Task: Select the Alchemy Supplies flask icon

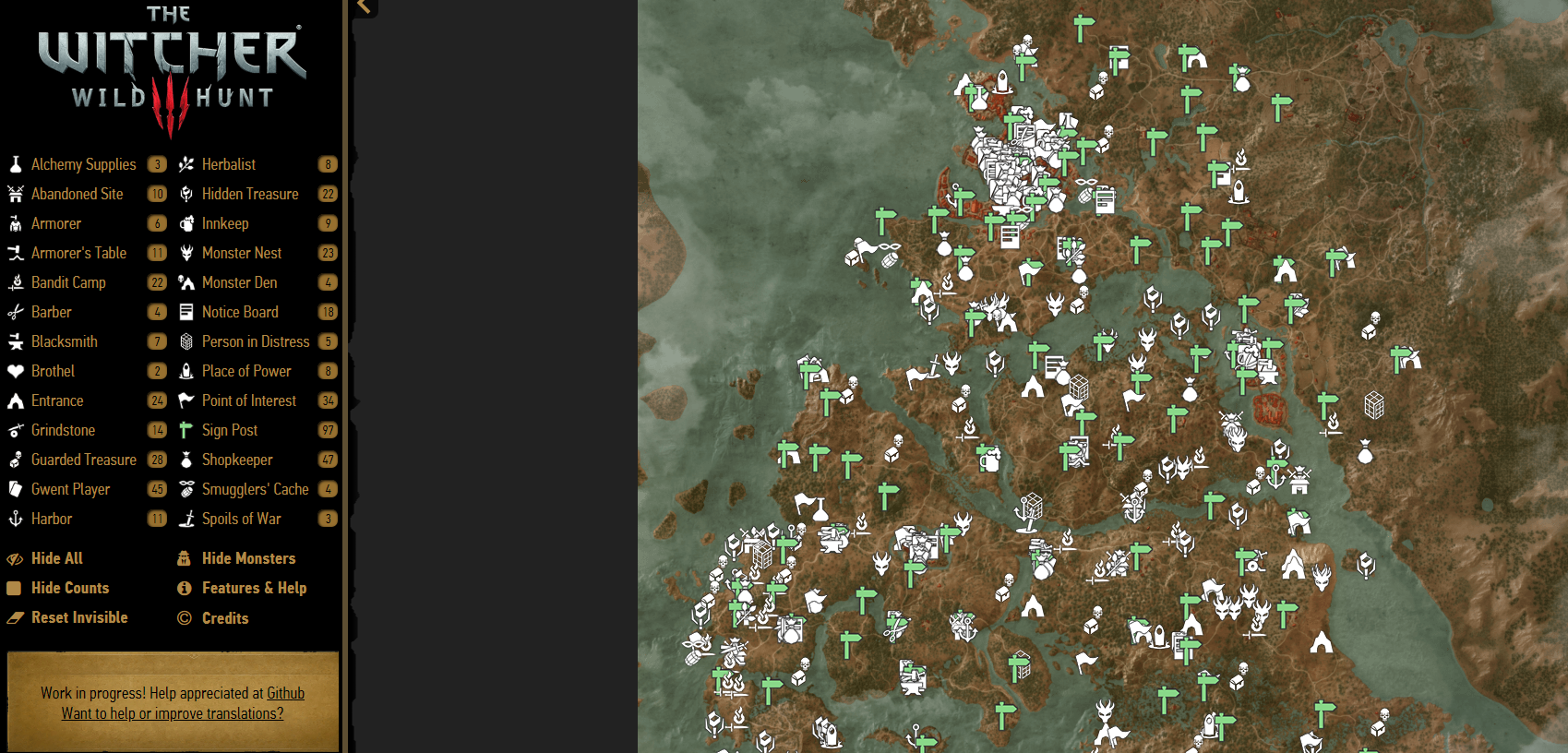Action: (15, 164)
